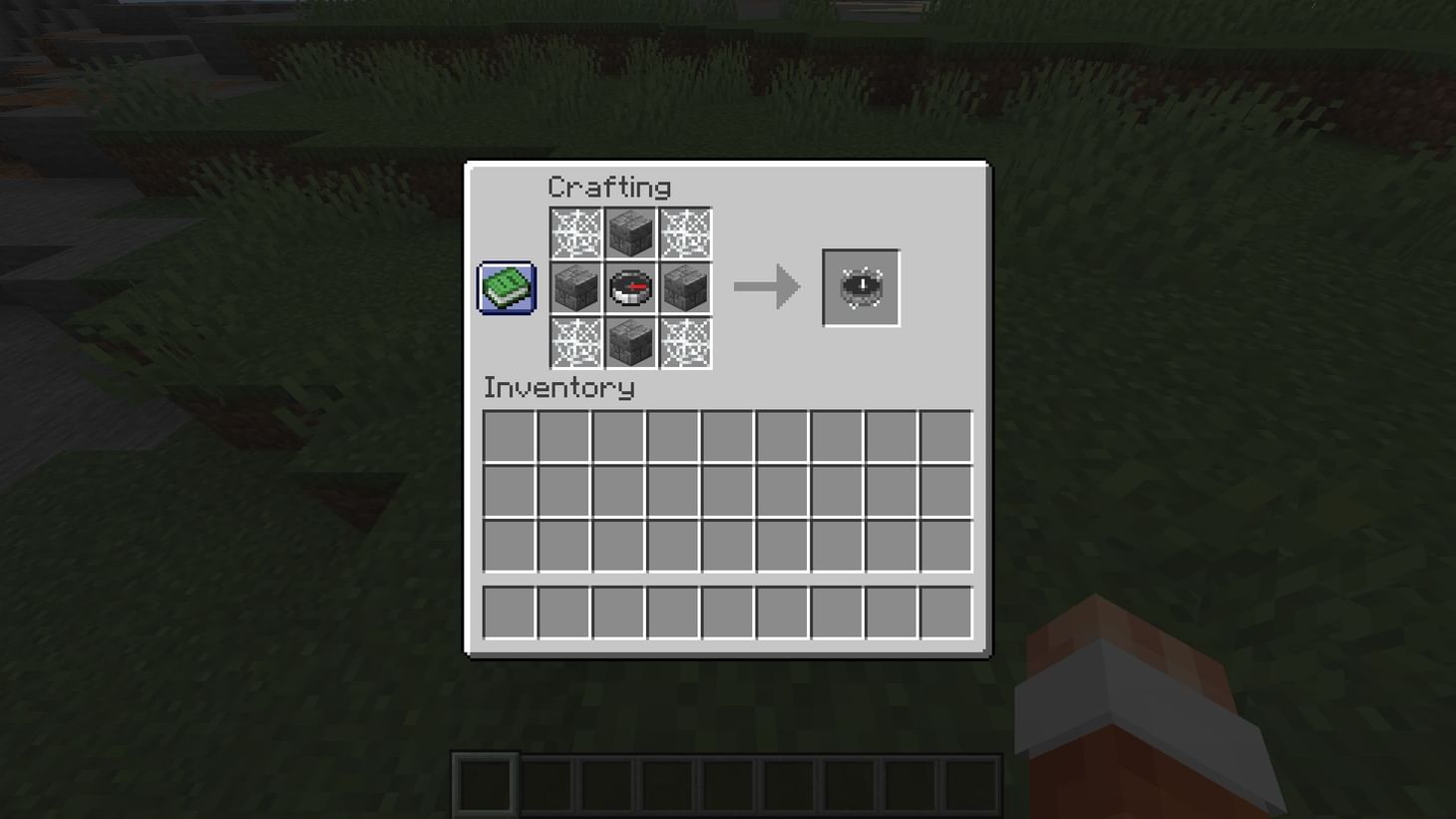The image size is (1456, 819).
Task: Click the slot directly under the Inventory label
Action: coord(509,437)
